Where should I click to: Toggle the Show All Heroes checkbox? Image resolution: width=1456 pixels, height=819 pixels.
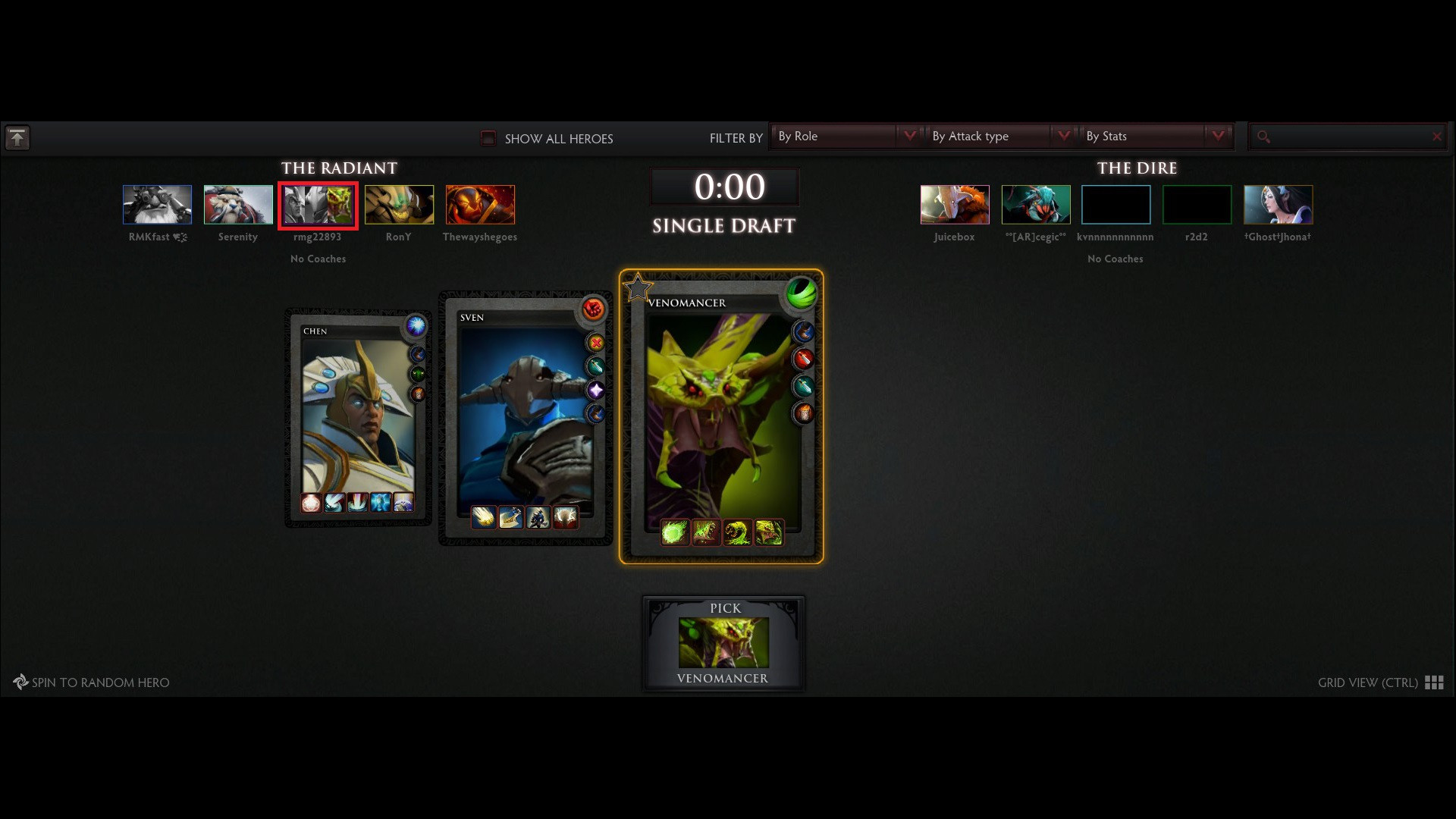point(488,138)
